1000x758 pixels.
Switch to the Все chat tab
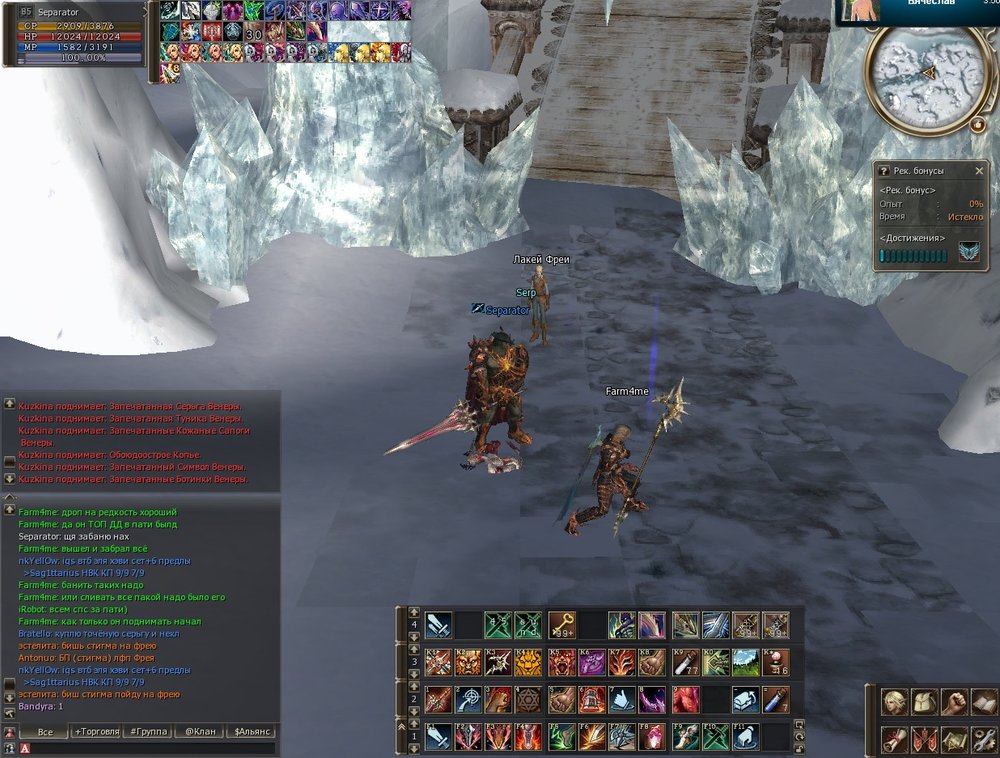(x=44, y=732)
